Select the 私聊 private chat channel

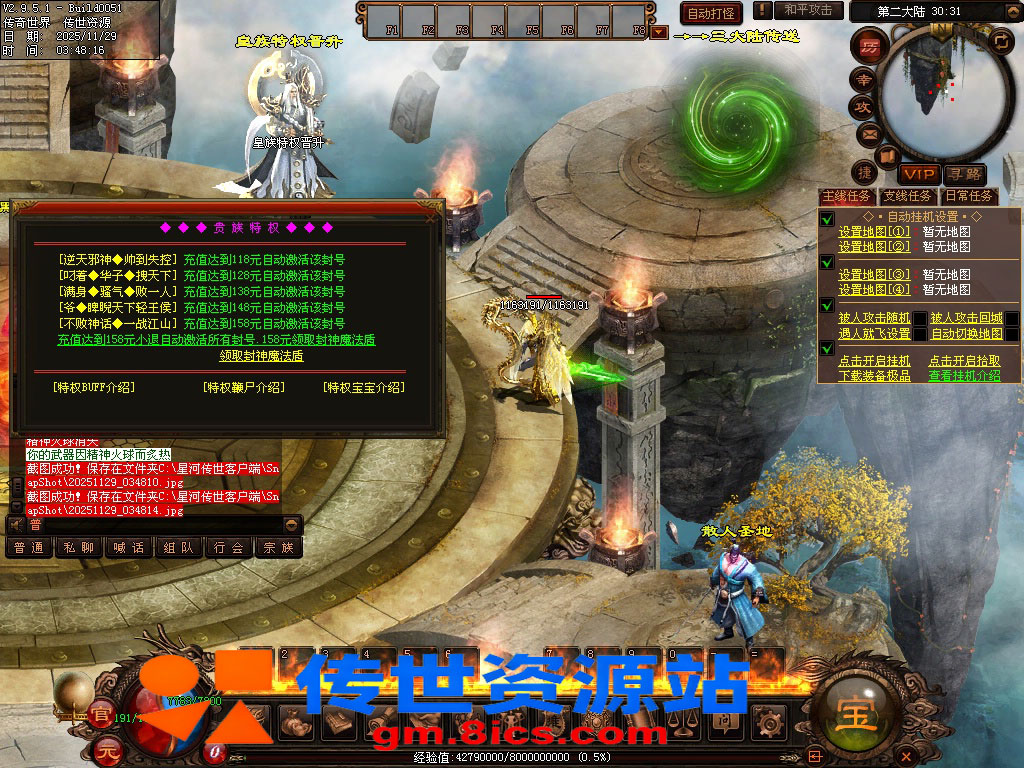(79, 547)
